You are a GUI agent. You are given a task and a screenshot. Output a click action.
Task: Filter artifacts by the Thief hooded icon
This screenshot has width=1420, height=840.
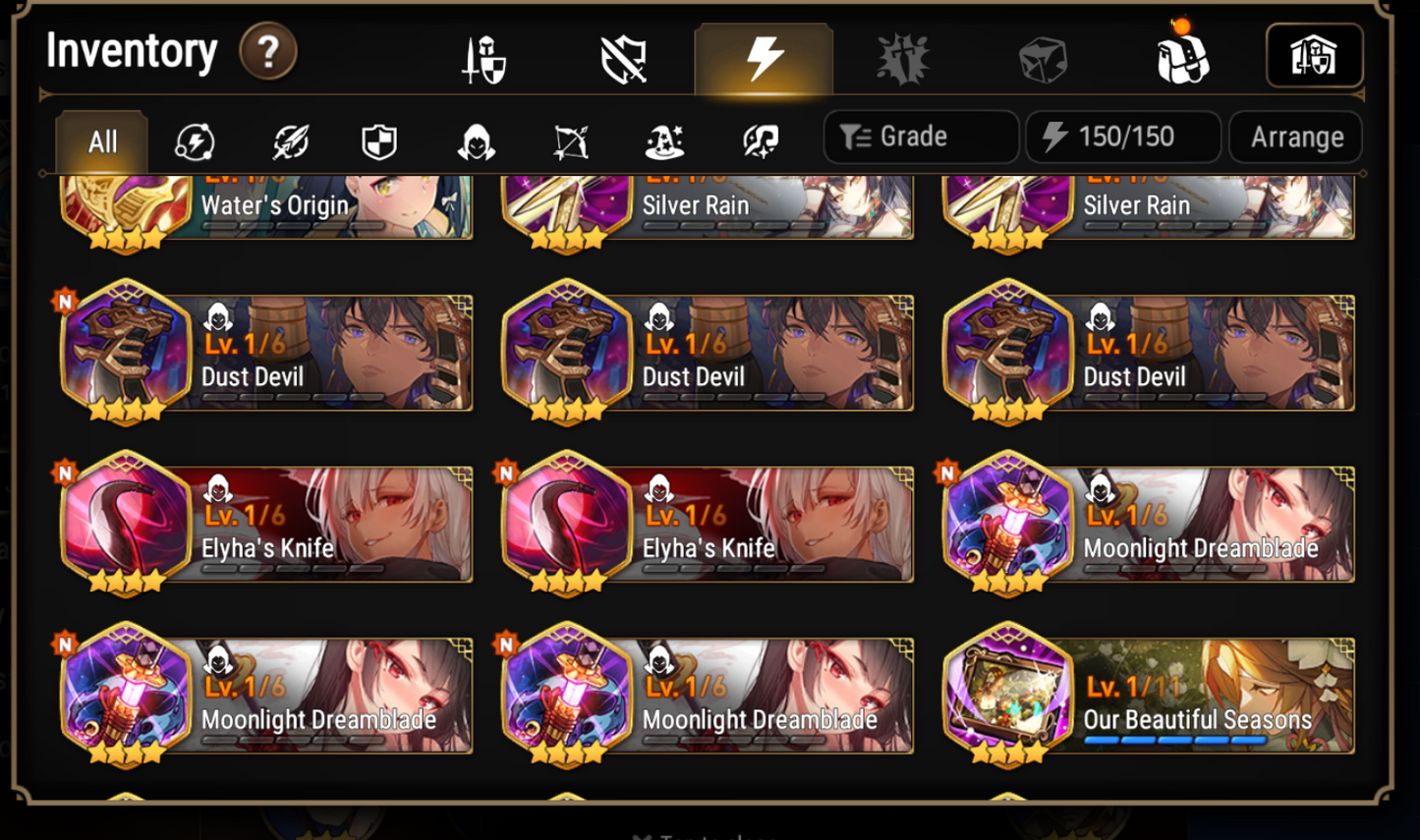tap(476, 141)
